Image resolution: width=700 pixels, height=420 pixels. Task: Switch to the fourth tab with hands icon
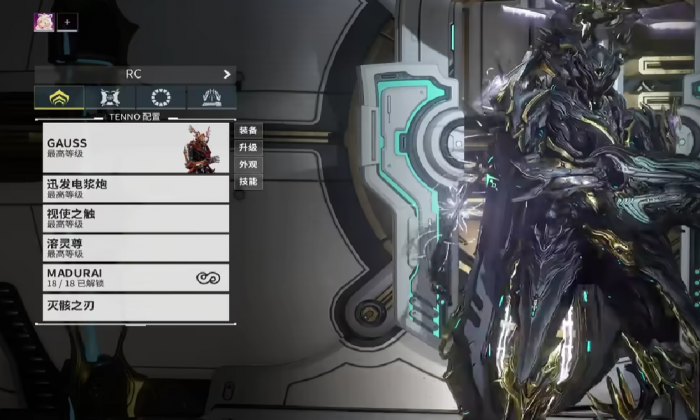coord(211,97)
